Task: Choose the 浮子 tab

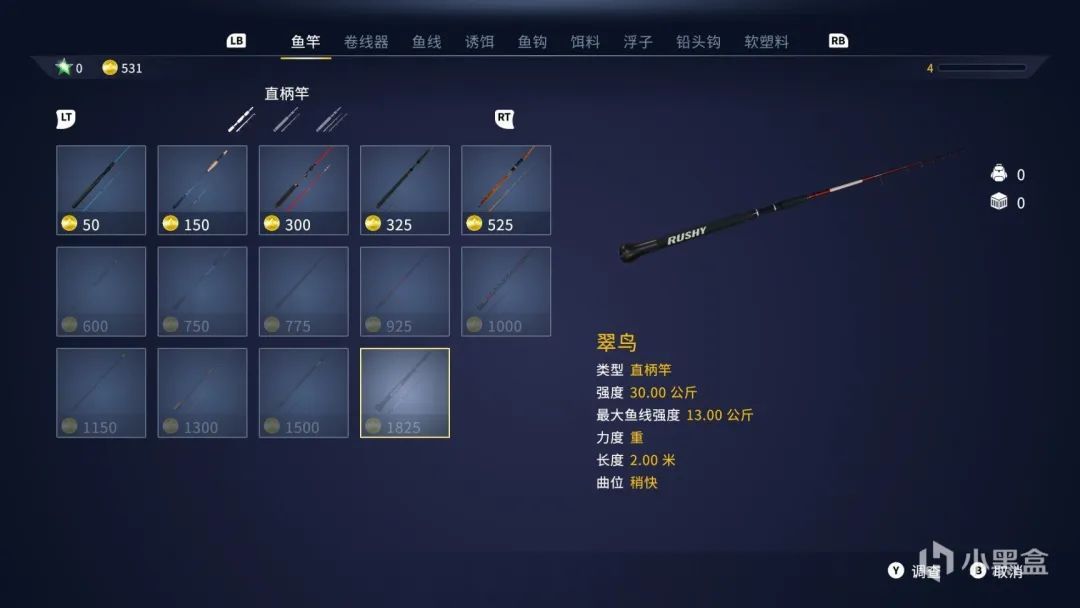Action: pyautogui.click(x=637, y=42)
